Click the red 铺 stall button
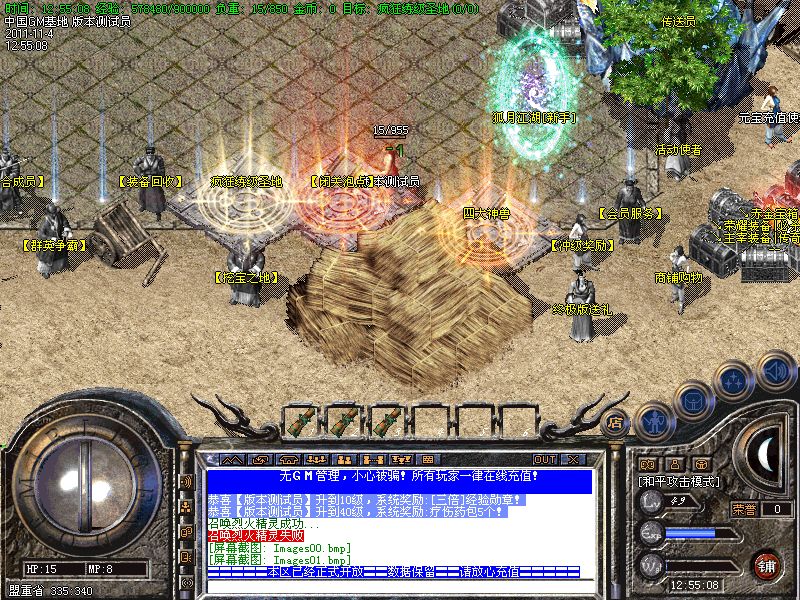 pyautogui.click(x=766, y=564)
